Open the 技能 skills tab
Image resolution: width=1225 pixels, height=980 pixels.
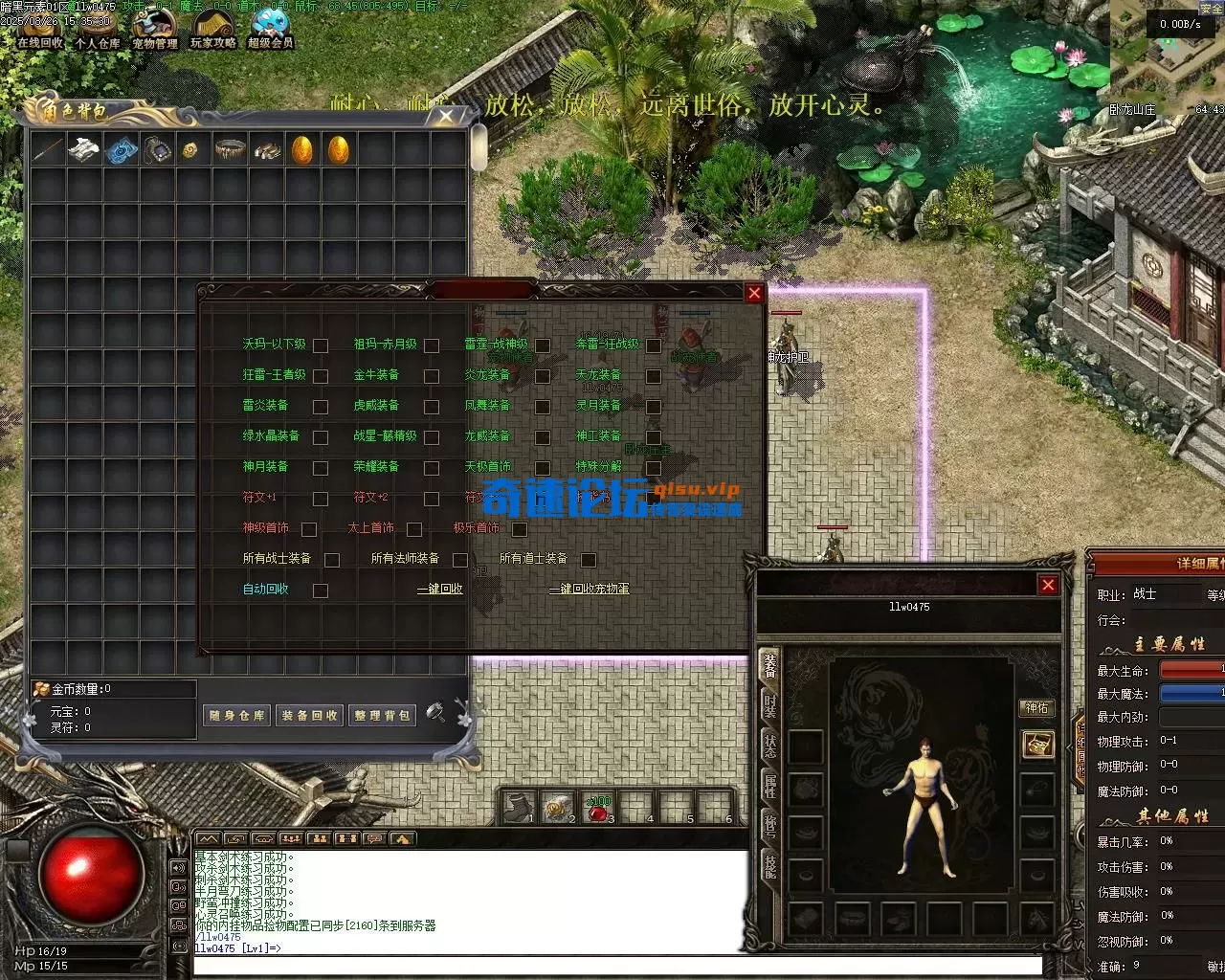point(769,864)
